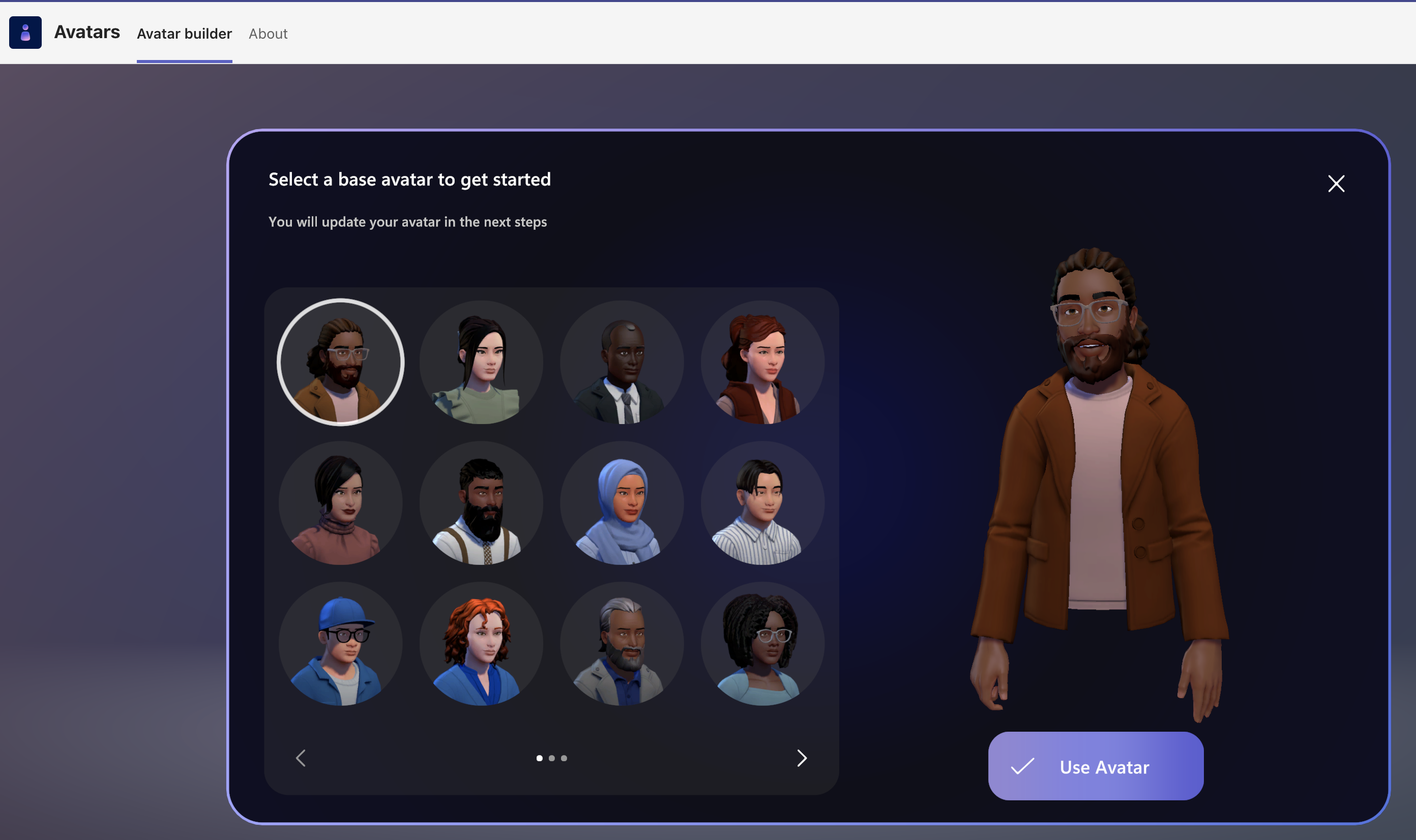
Task: Pick the bearded man with suspenders avatar
Action: pos(481,503)
